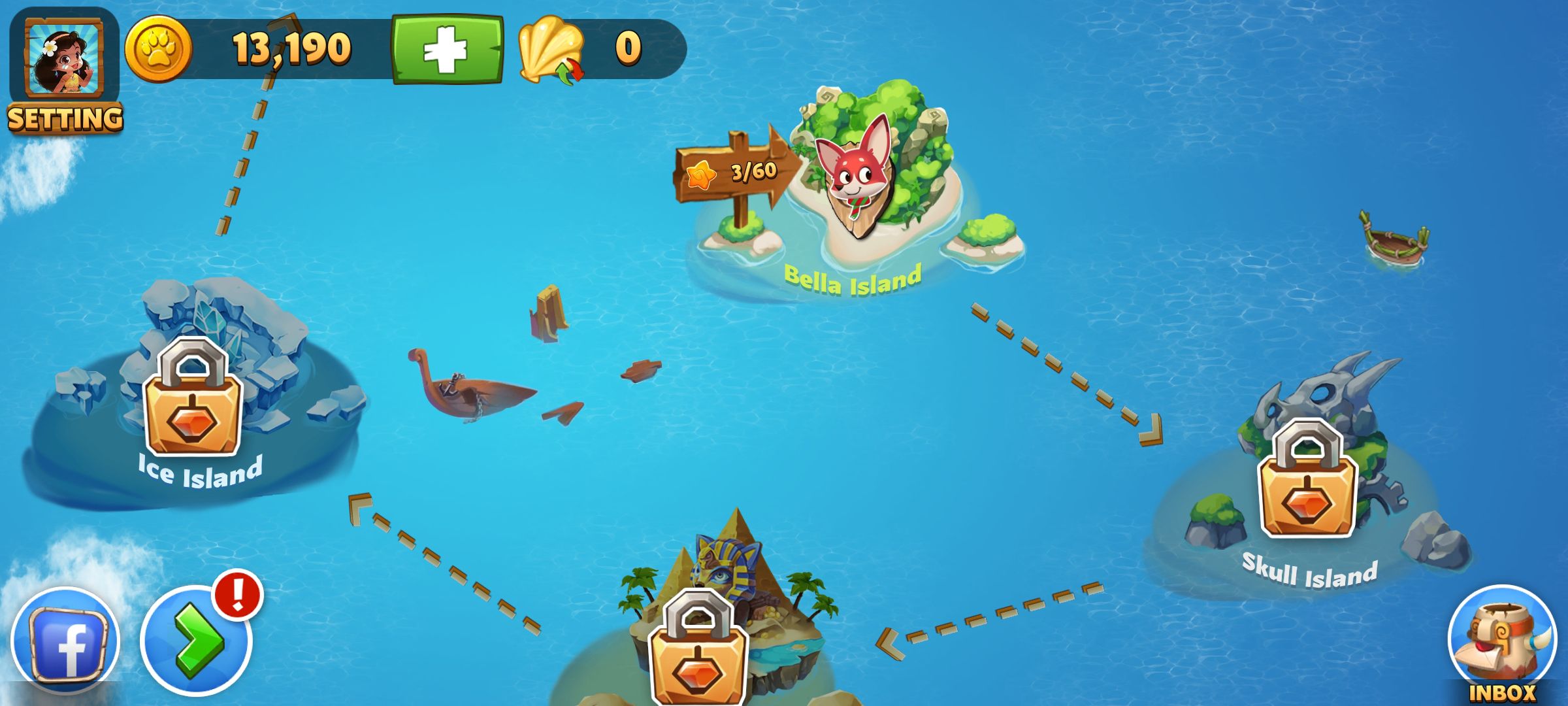Image resolution: width=1568 pixels, height=706 pixels.
Task: Click the golden seashell icon
Action: [x=550, y=50]
